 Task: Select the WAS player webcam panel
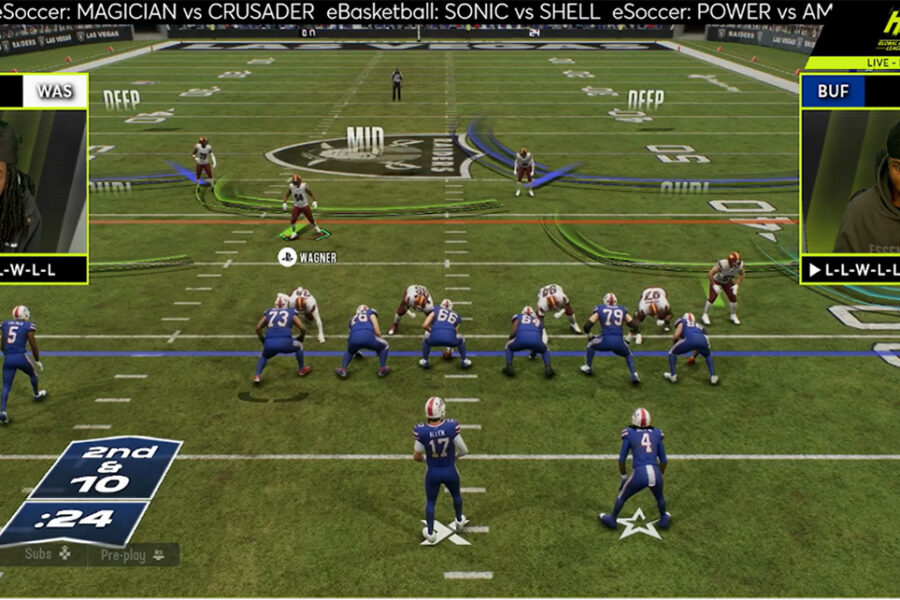tap(42, 181)
